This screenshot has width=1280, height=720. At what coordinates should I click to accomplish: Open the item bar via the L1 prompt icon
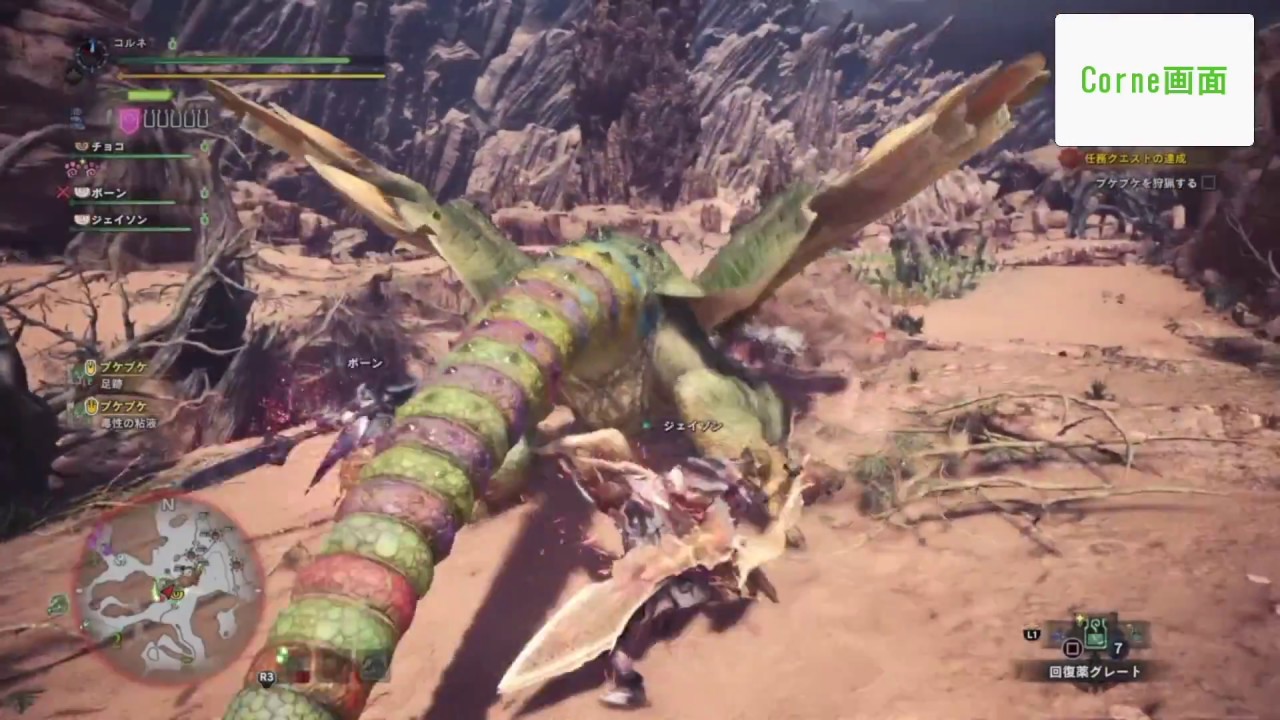point(1032,634)
